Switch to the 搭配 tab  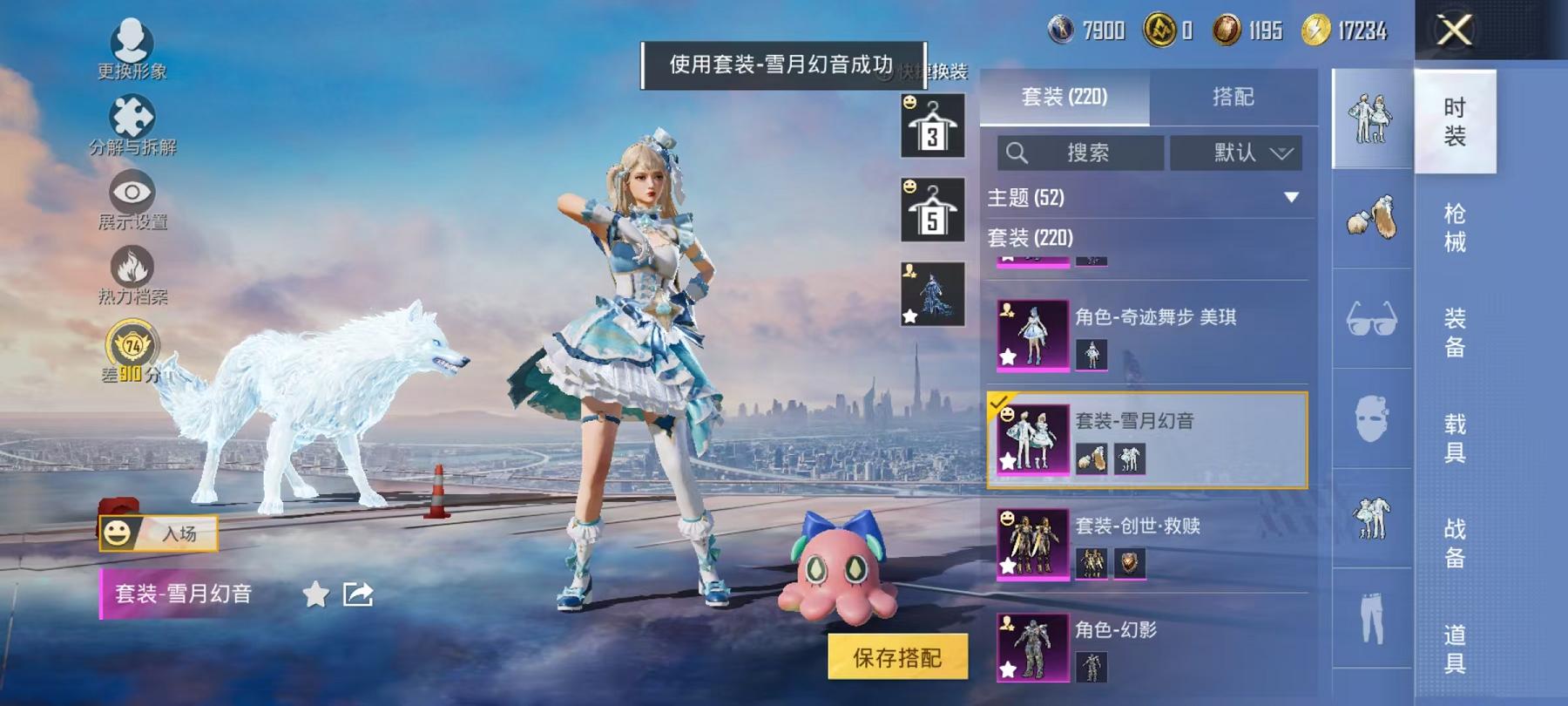(x=1233, y=97)
